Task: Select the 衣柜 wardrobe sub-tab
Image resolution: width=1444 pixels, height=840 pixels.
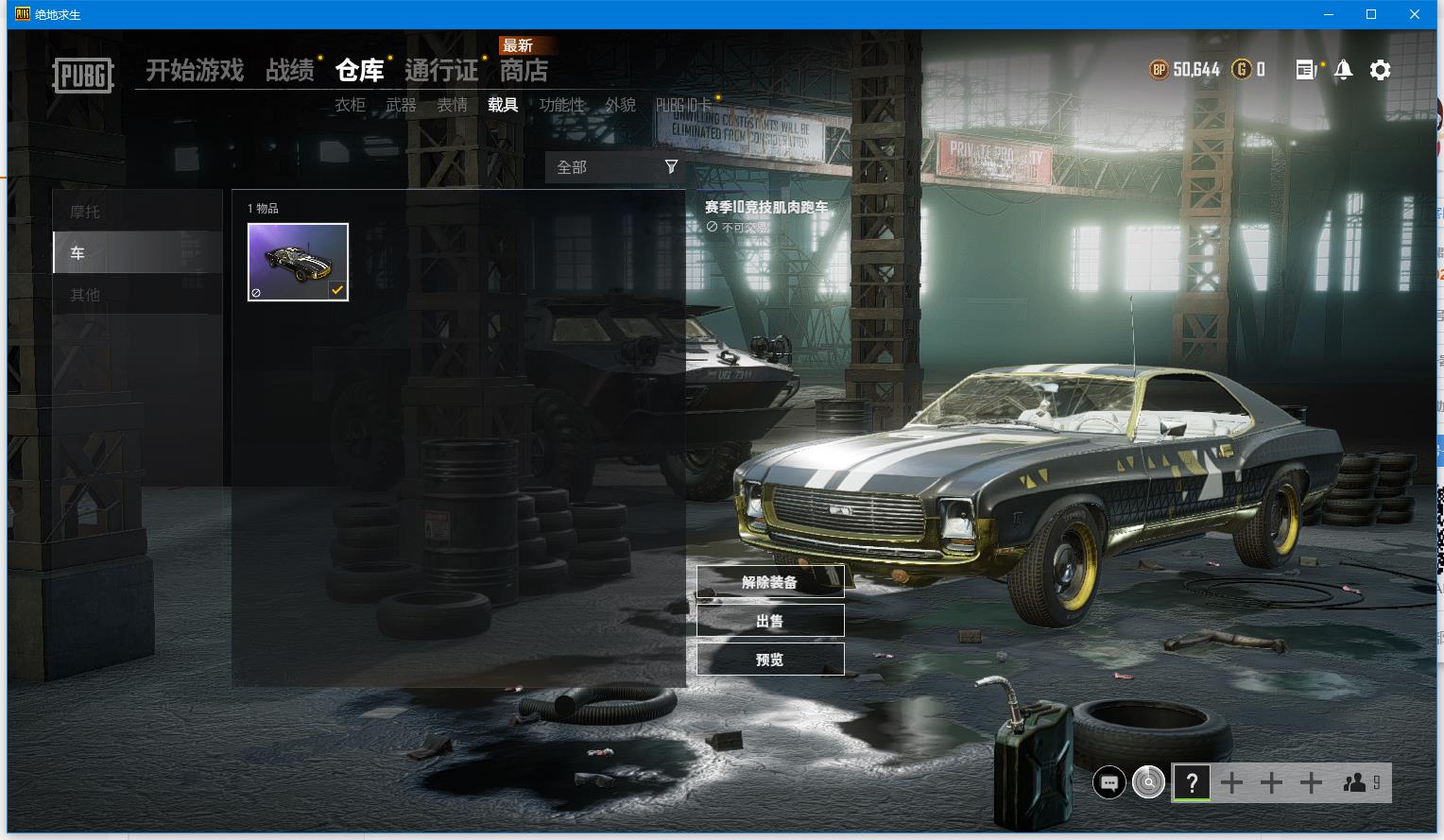Action: tap(350, 105)
